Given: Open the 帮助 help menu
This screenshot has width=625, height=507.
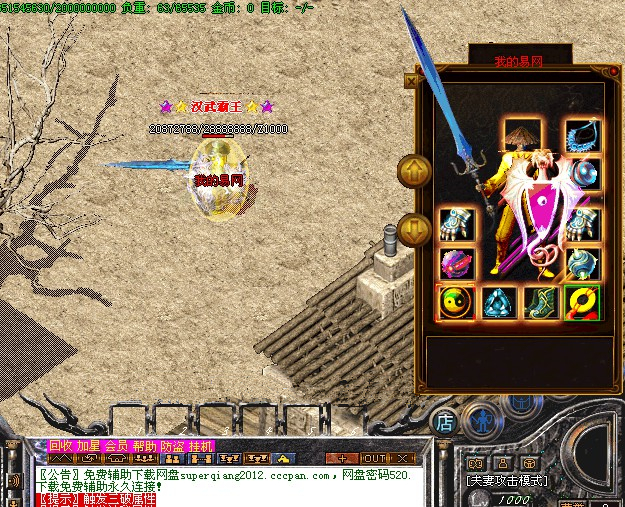Looking at the screenshot, I should tap(145, 446).
